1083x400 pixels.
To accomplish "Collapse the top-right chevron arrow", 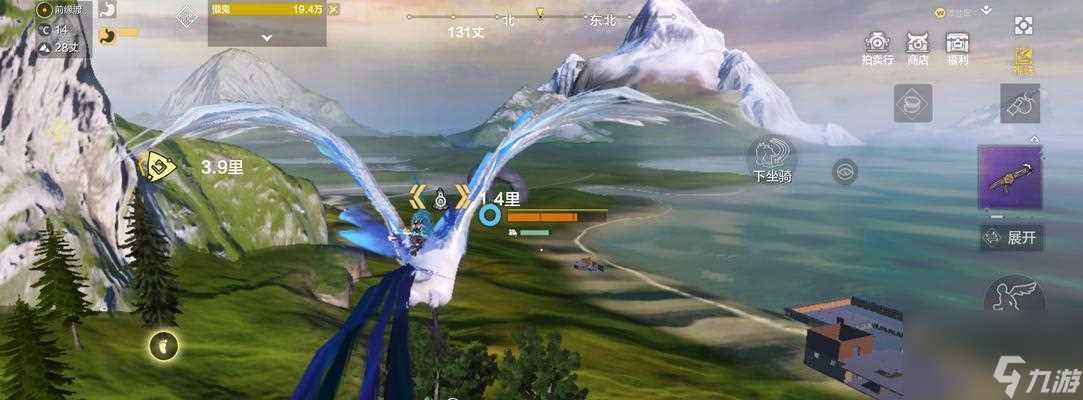I will click(x=987, y=10).
